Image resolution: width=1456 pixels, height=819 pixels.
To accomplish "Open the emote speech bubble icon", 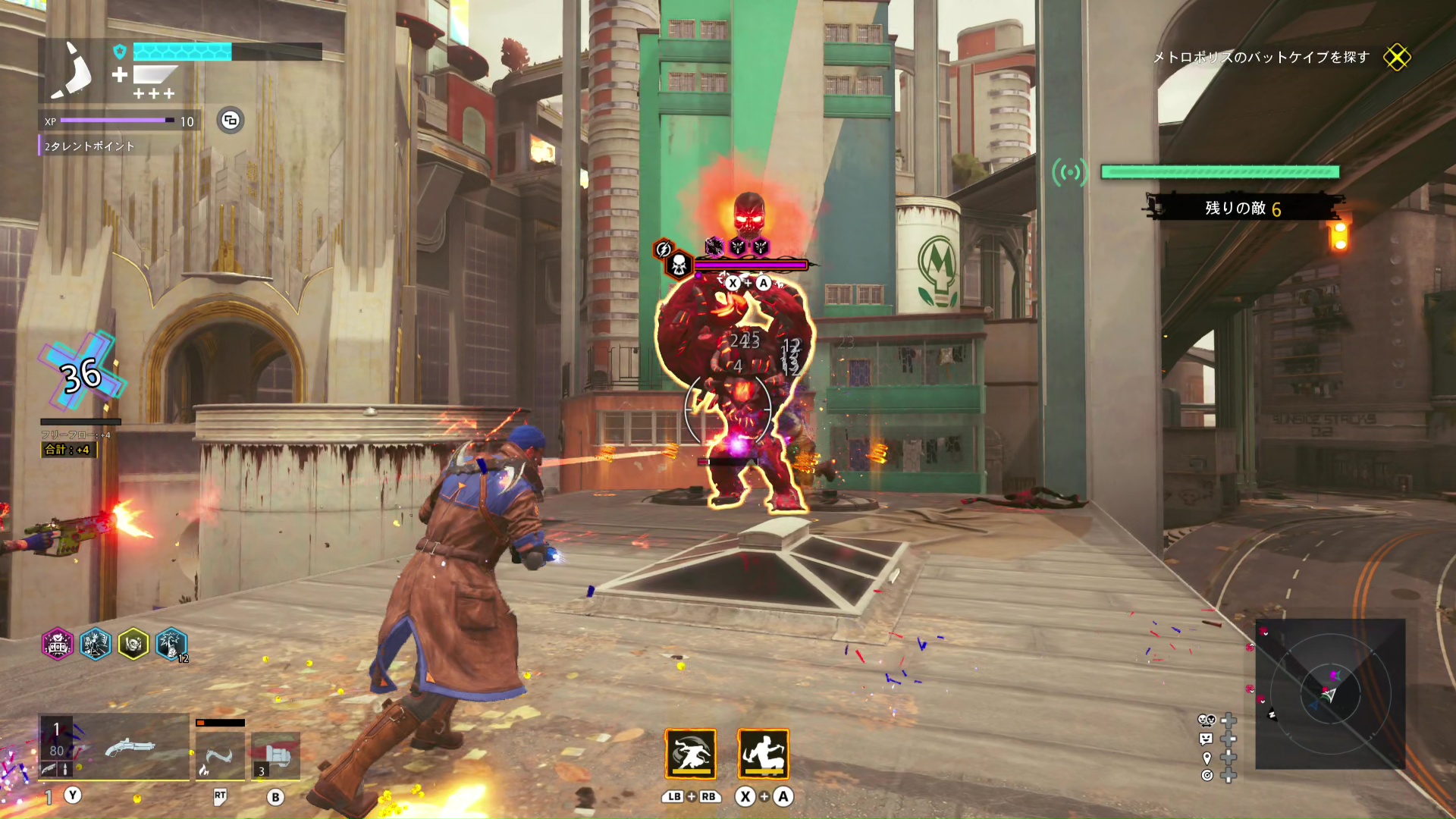I will pos(1206,739).
